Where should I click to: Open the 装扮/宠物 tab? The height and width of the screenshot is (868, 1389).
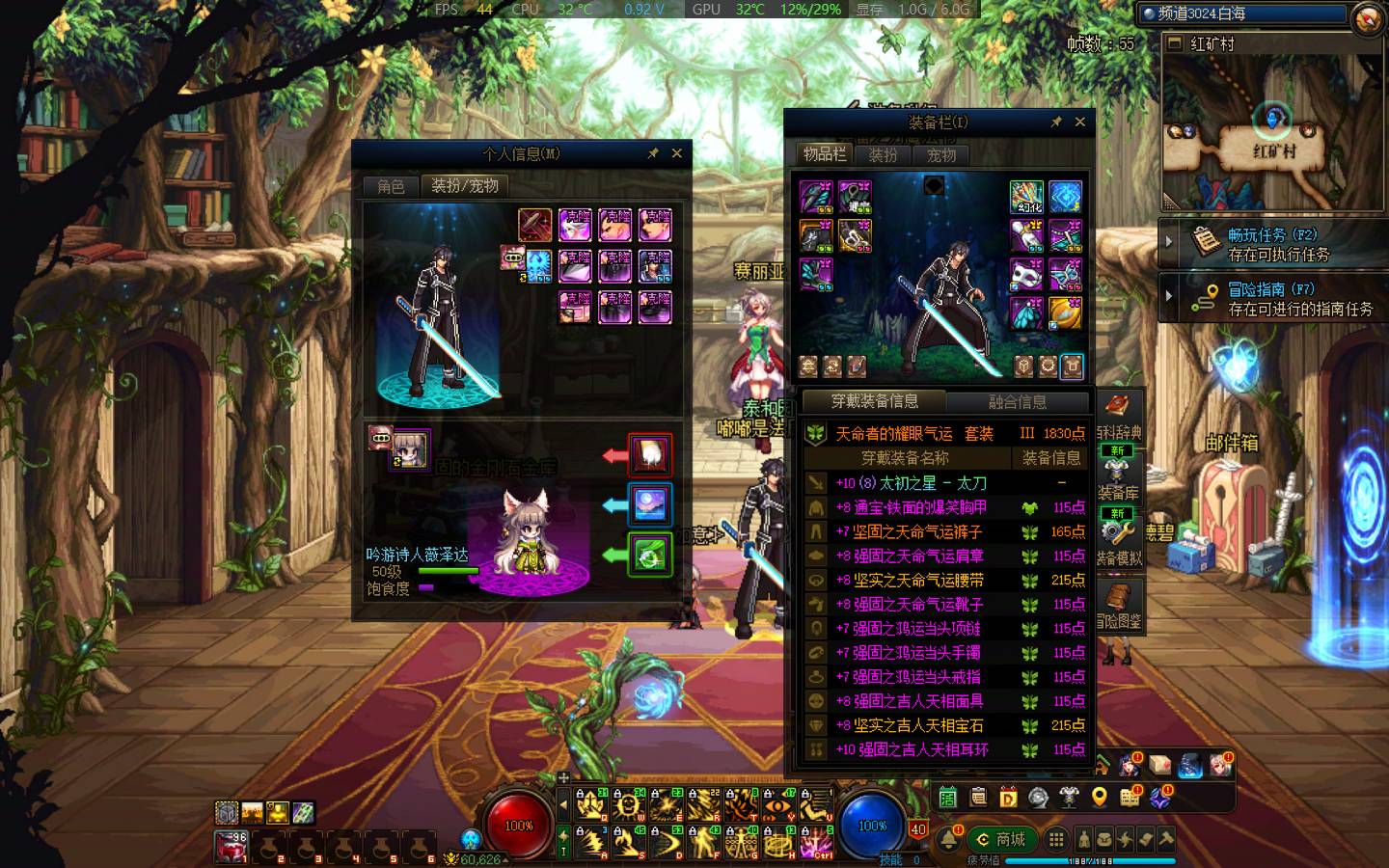pos(464,186)
